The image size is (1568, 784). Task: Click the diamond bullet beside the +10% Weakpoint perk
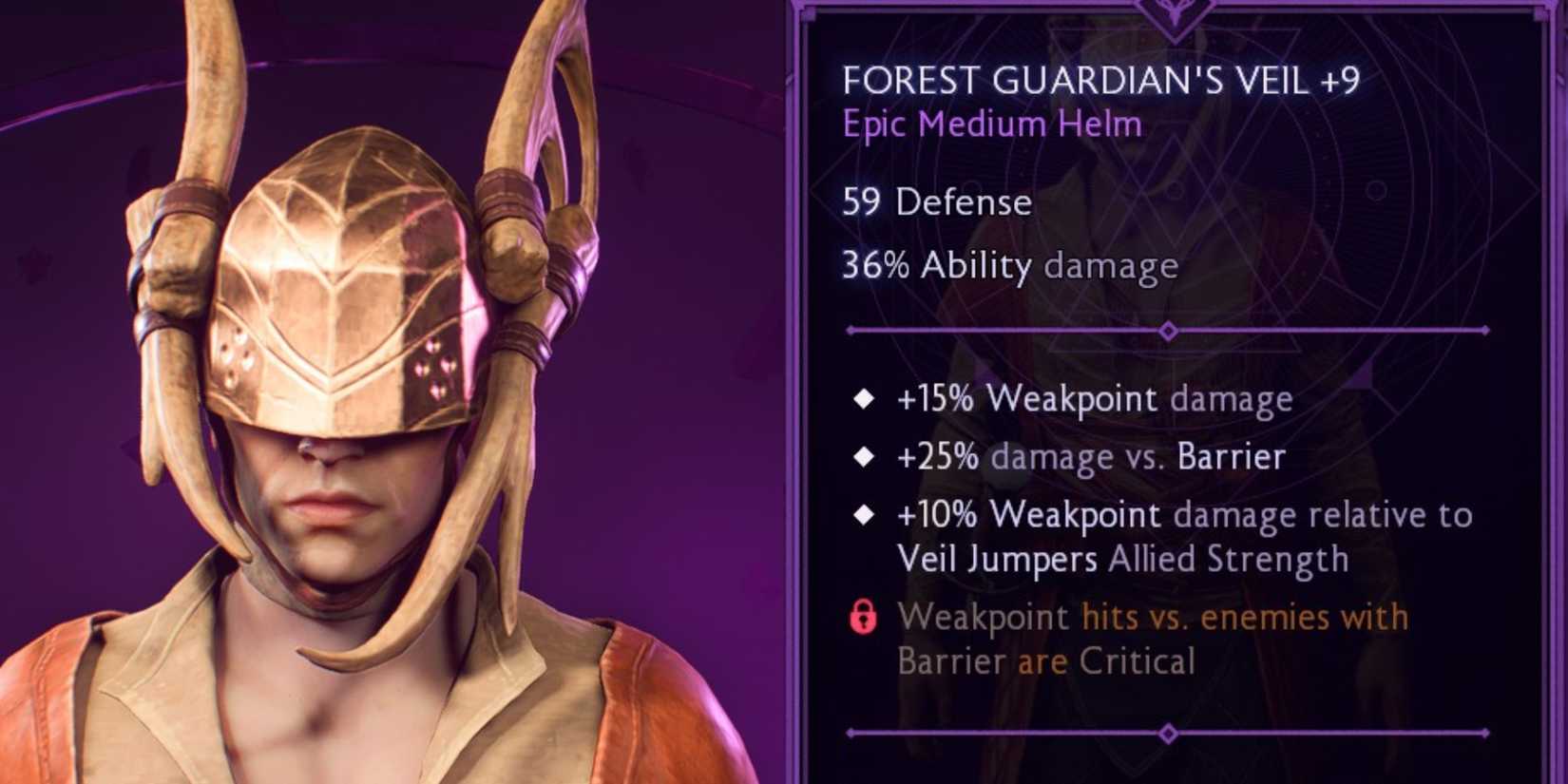click(x=864, y=516)
